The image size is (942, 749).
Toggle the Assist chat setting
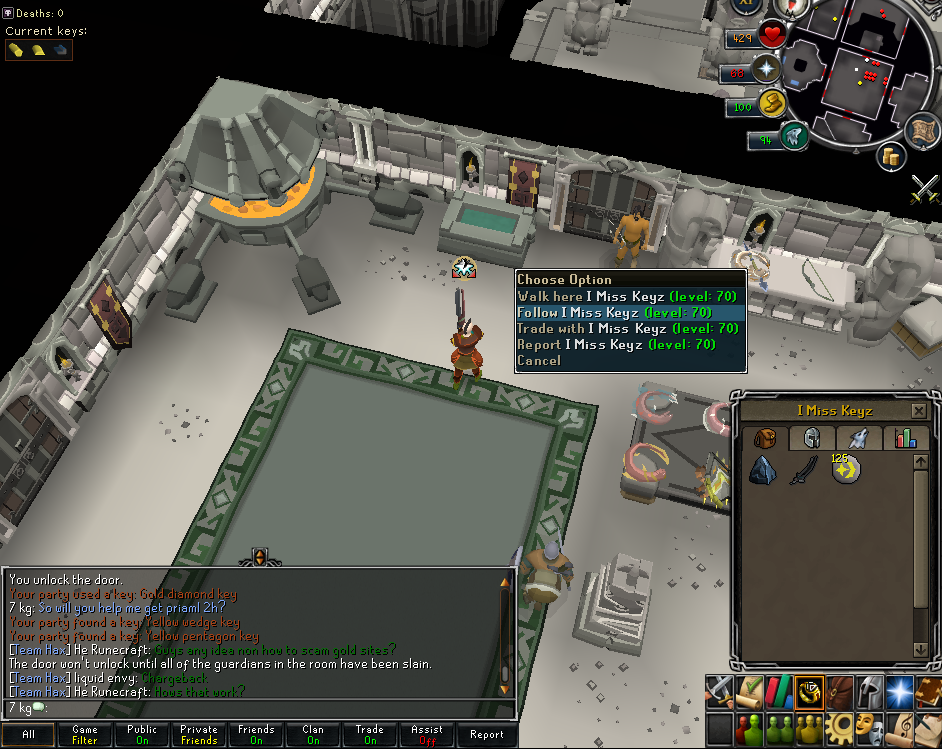[x=427, y=735]
